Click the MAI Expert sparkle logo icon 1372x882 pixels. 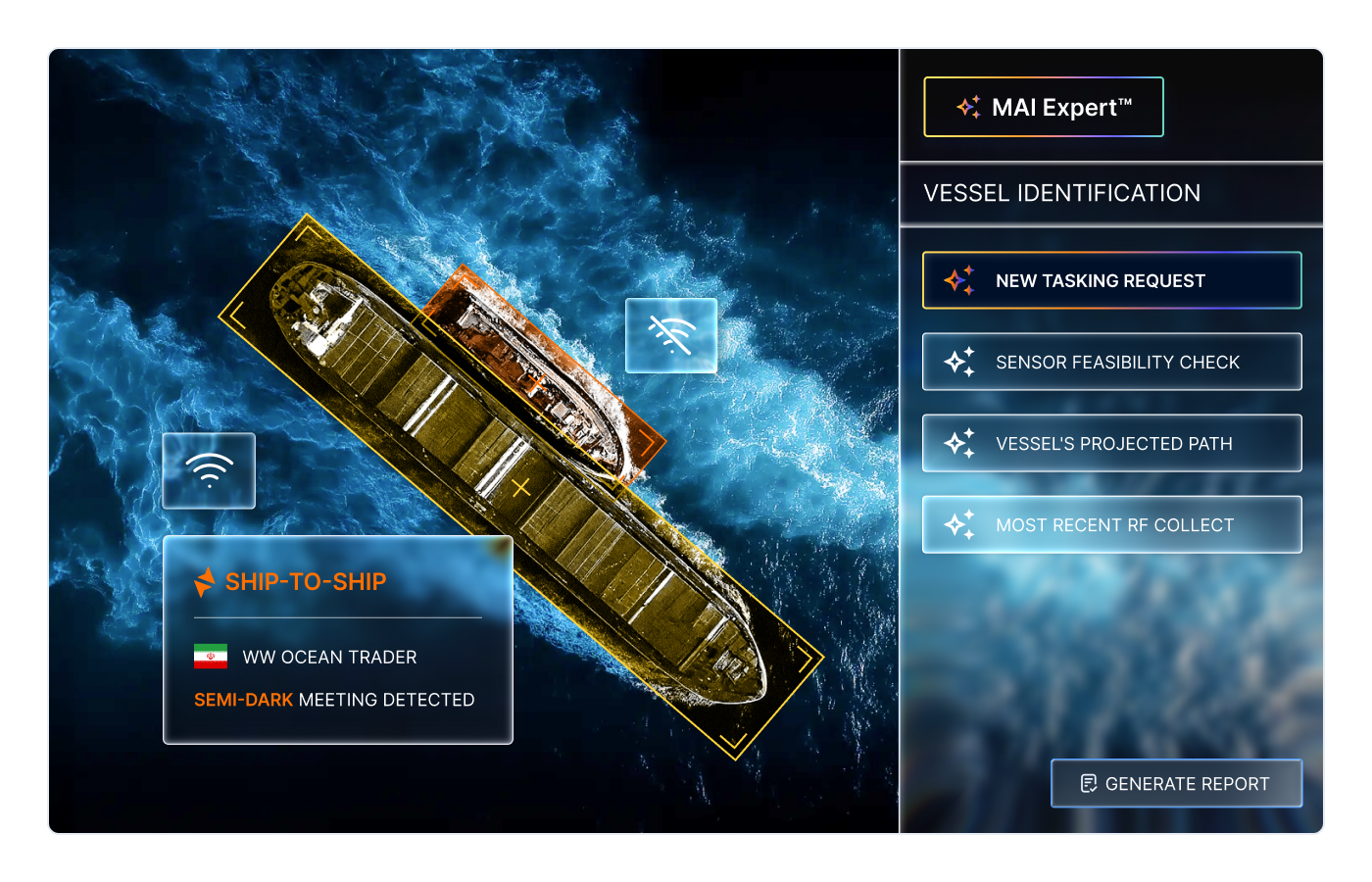tap(968, 107)
